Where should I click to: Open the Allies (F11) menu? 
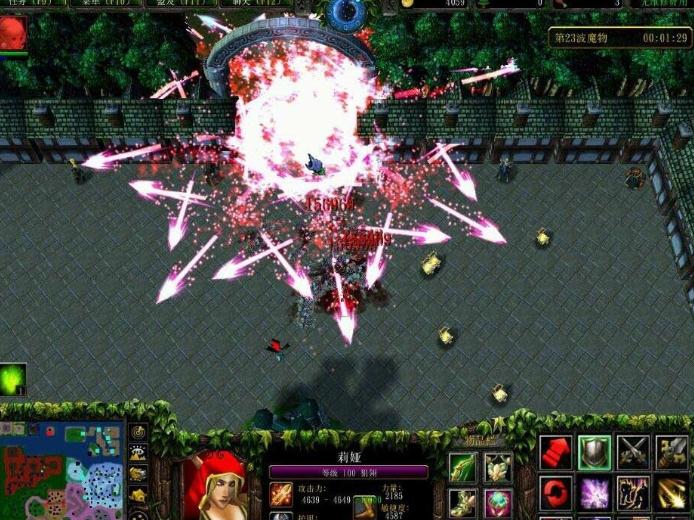click(x=178, y=4)
